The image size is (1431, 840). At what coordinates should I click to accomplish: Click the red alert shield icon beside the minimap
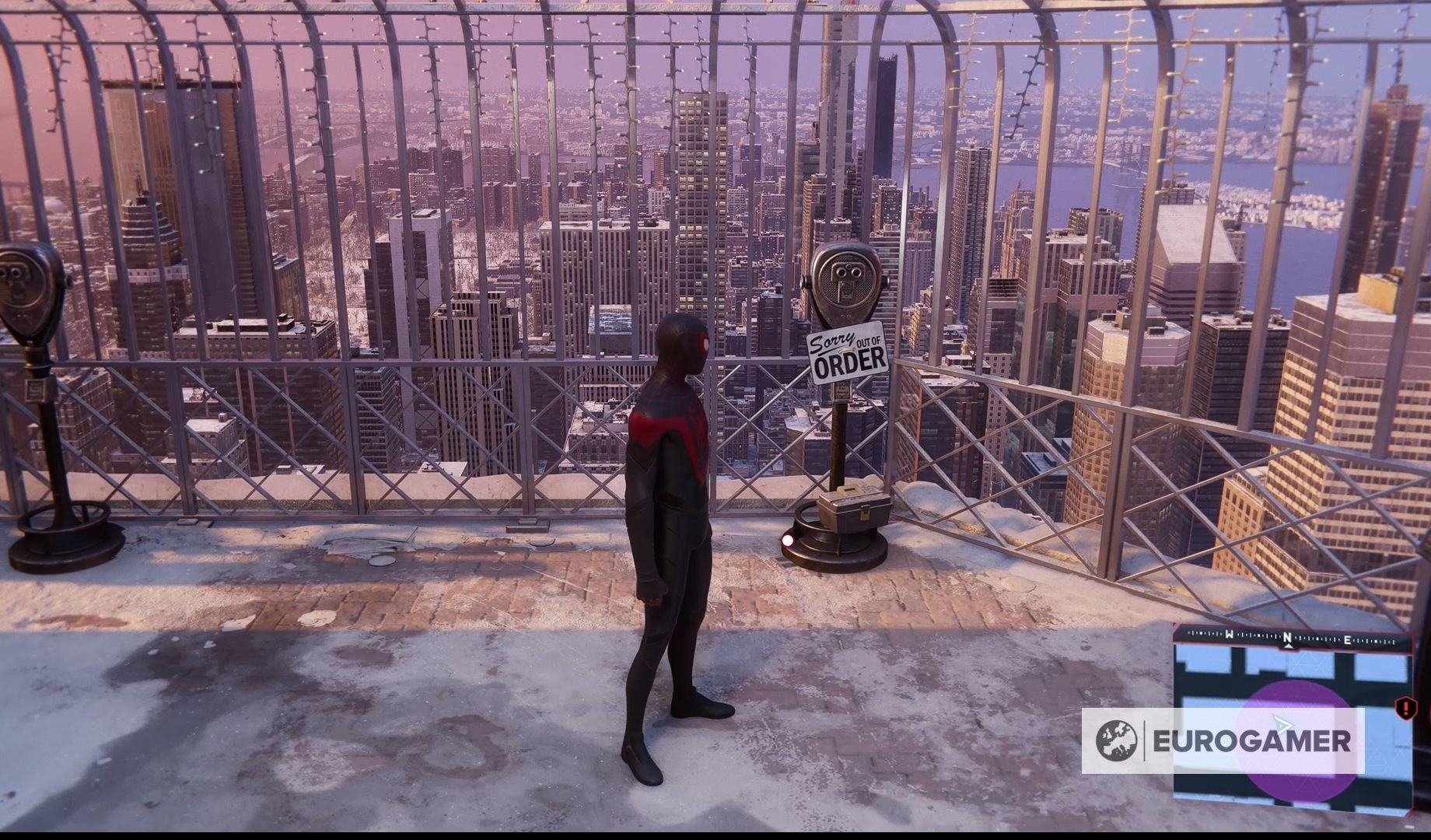[1406, 708]
